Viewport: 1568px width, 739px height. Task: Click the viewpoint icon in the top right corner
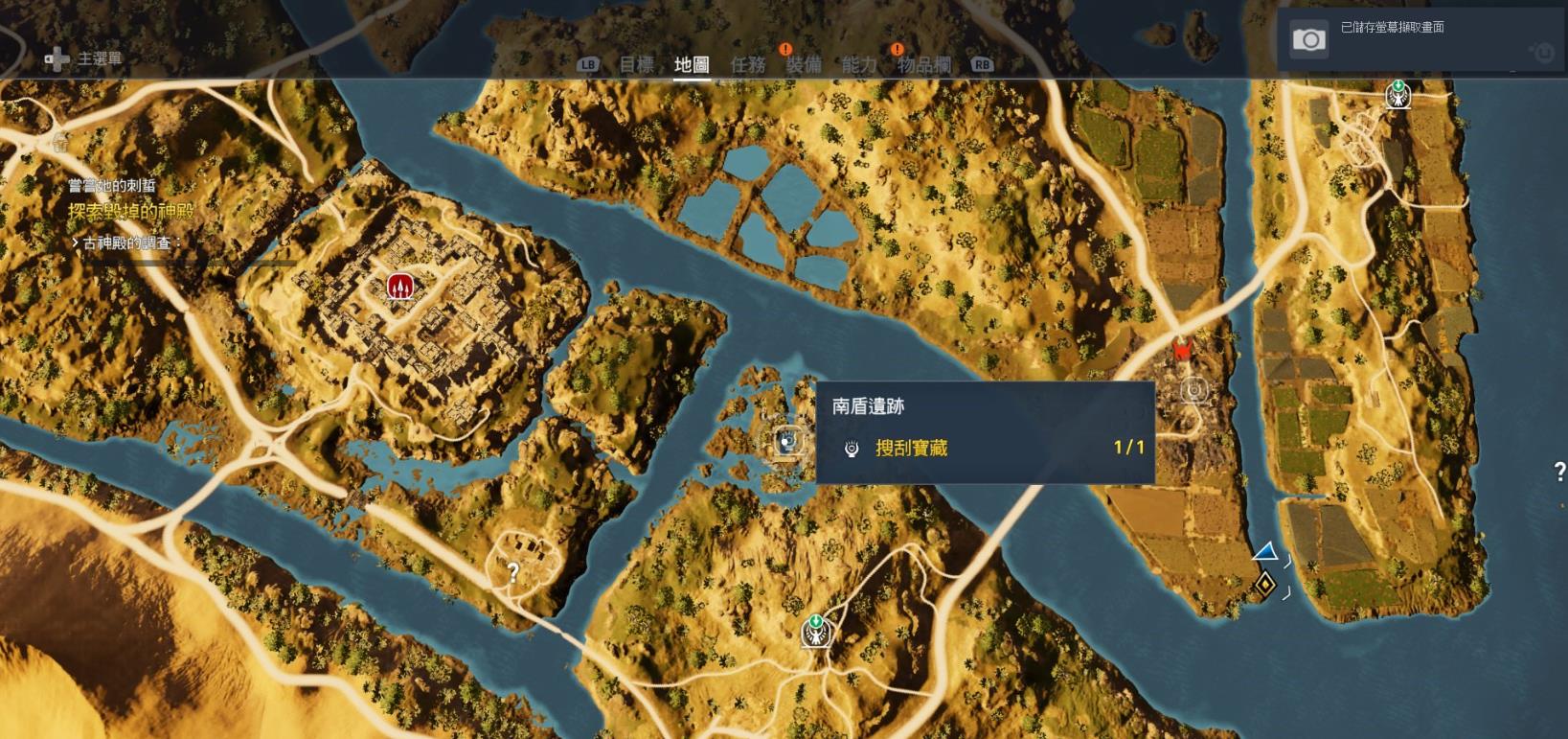point(1398,94)
